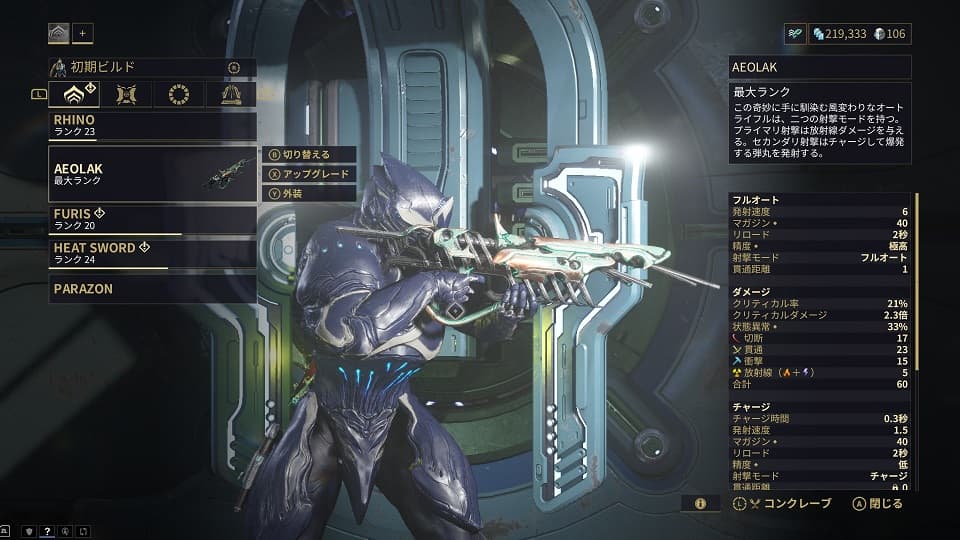Click 切り替える to switch weapon
960x540 pixels.
coord(310,154)
